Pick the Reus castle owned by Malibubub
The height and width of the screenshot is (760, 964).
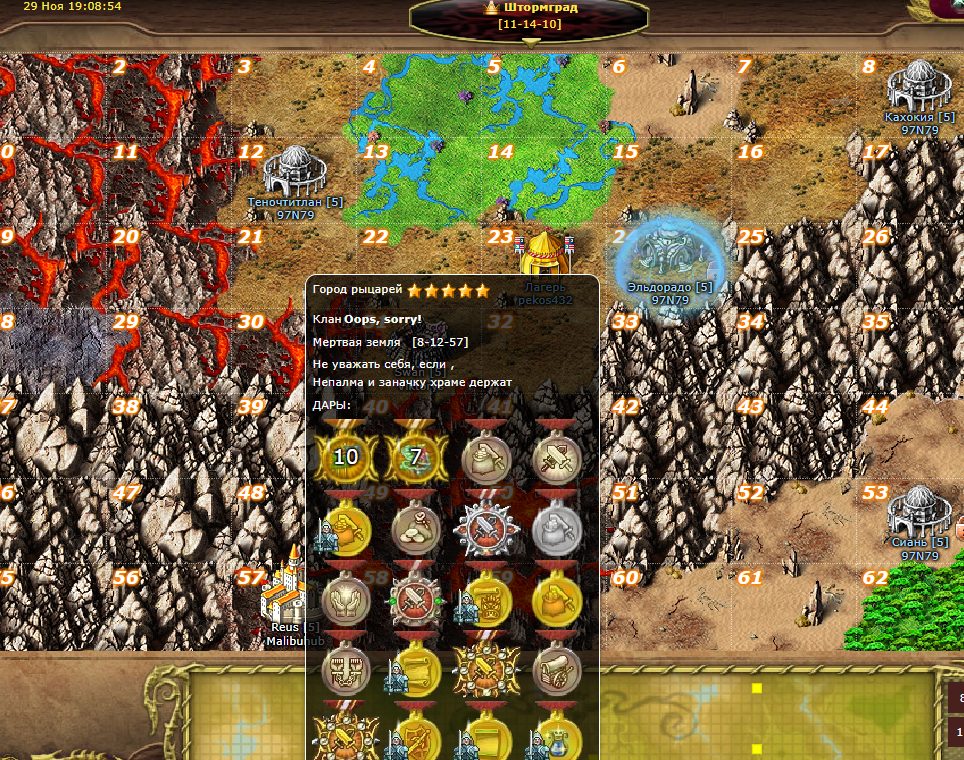285,592
